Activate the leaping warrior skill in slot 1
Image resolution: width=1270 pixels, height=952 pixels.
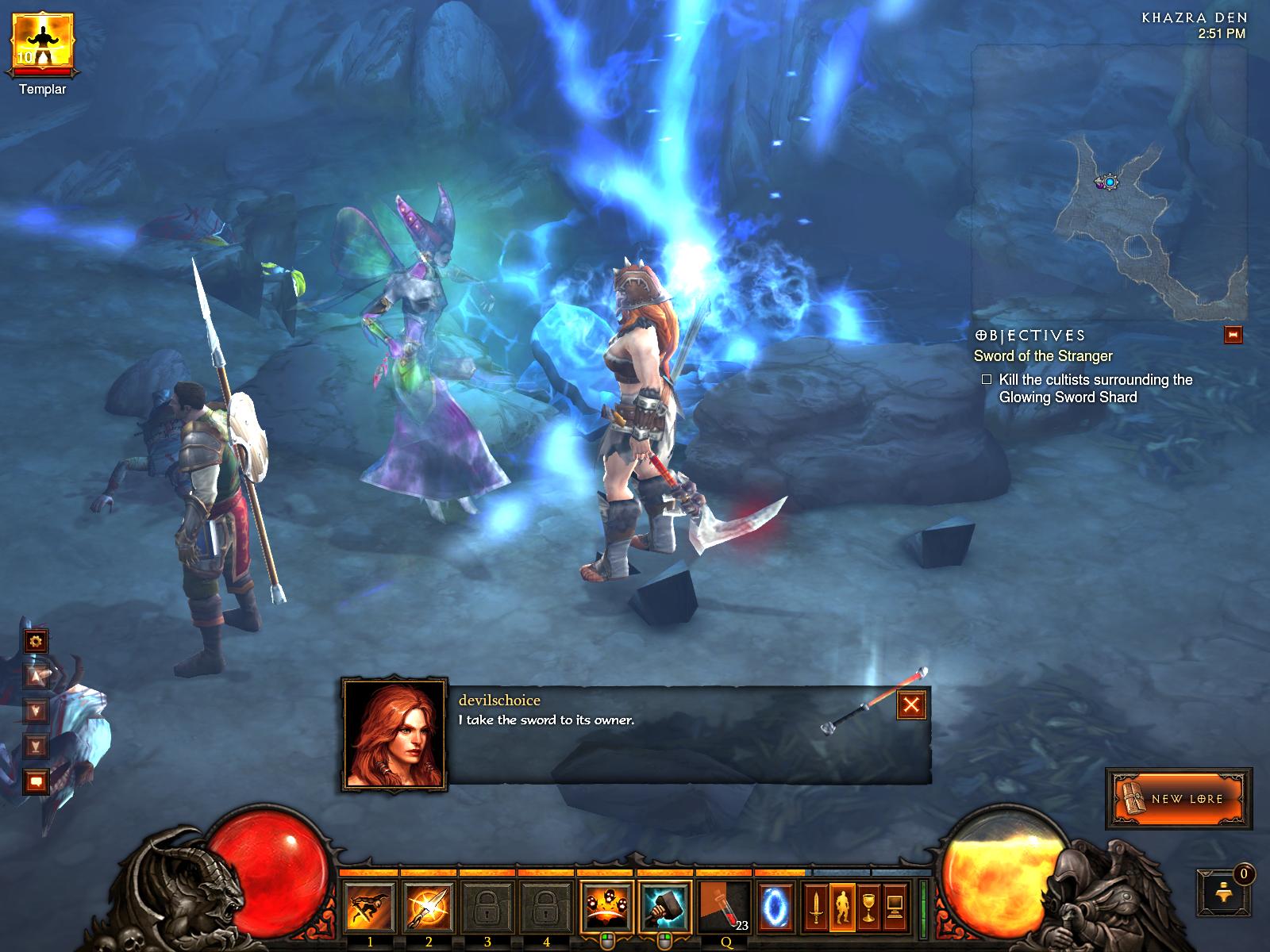[x=370, y=908]
